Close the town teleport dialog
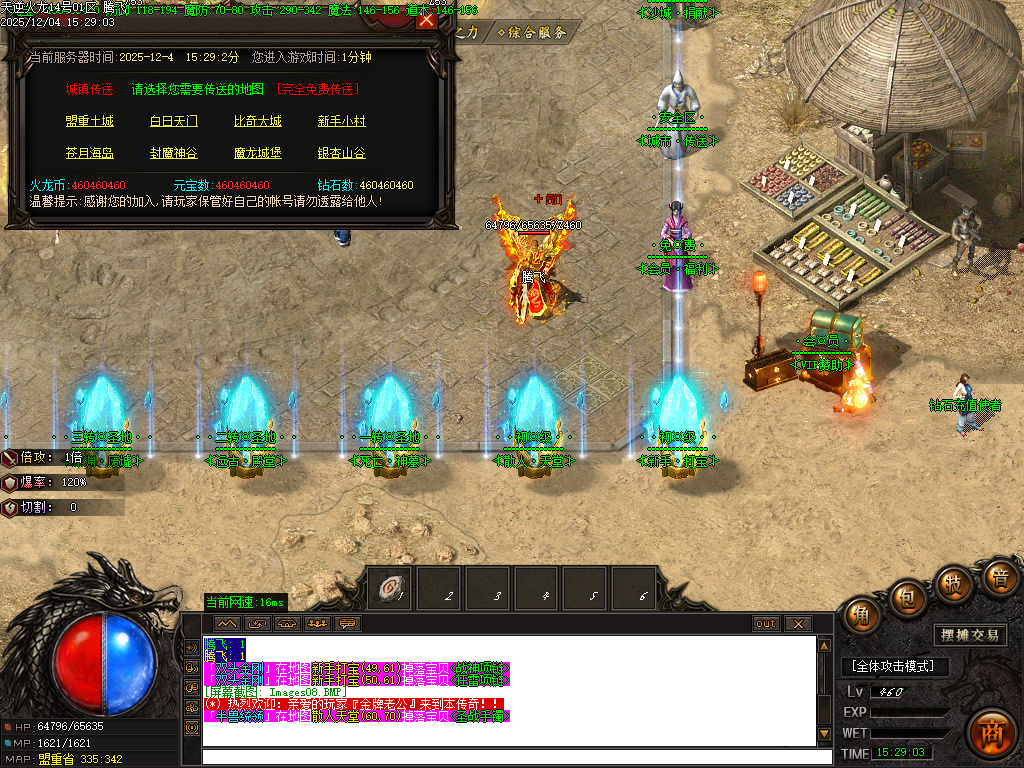This screenshot has width=1024, height=768. click(427, 19)
